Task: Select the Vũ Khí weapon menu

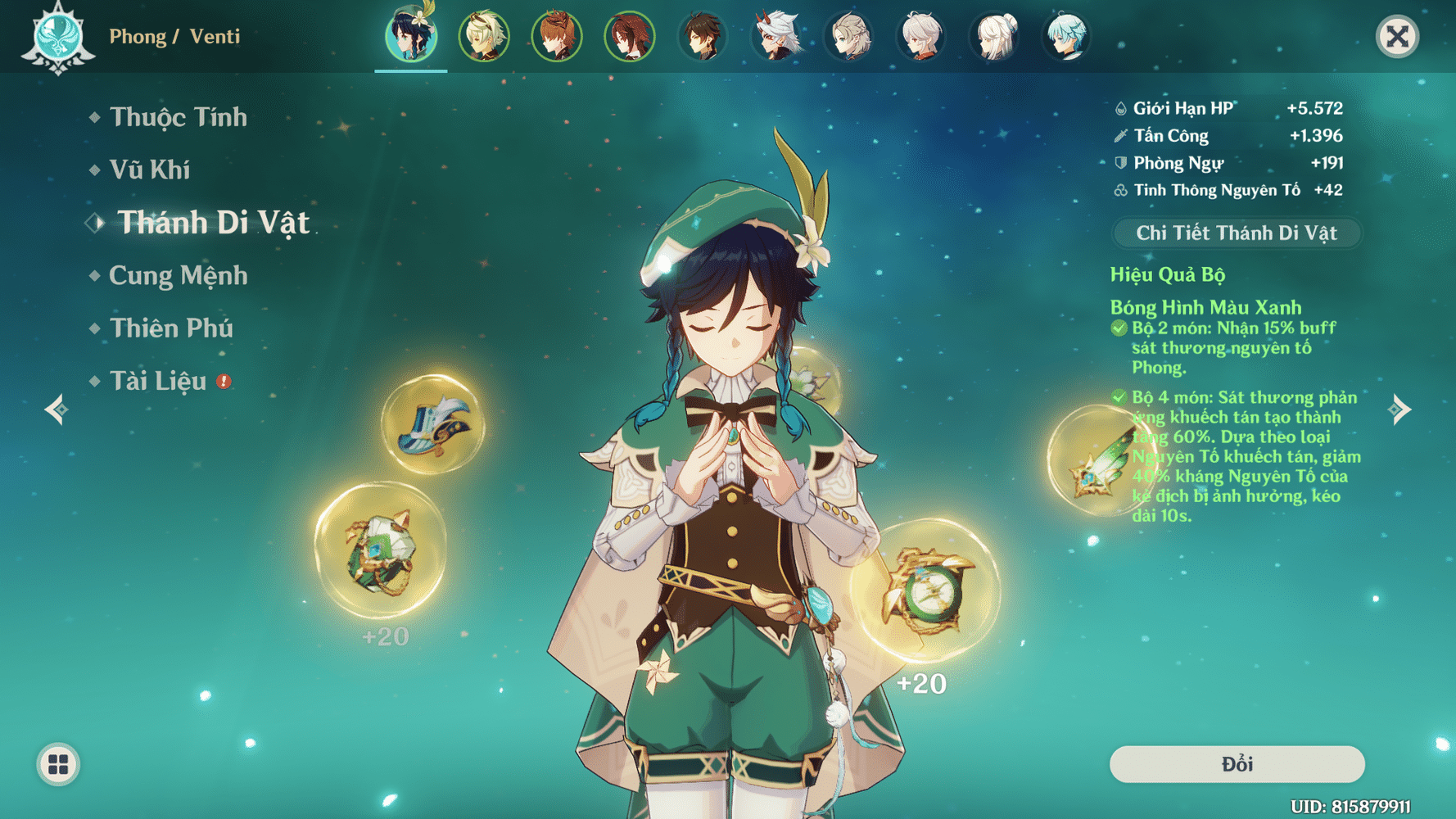Action: pos(150,170)
